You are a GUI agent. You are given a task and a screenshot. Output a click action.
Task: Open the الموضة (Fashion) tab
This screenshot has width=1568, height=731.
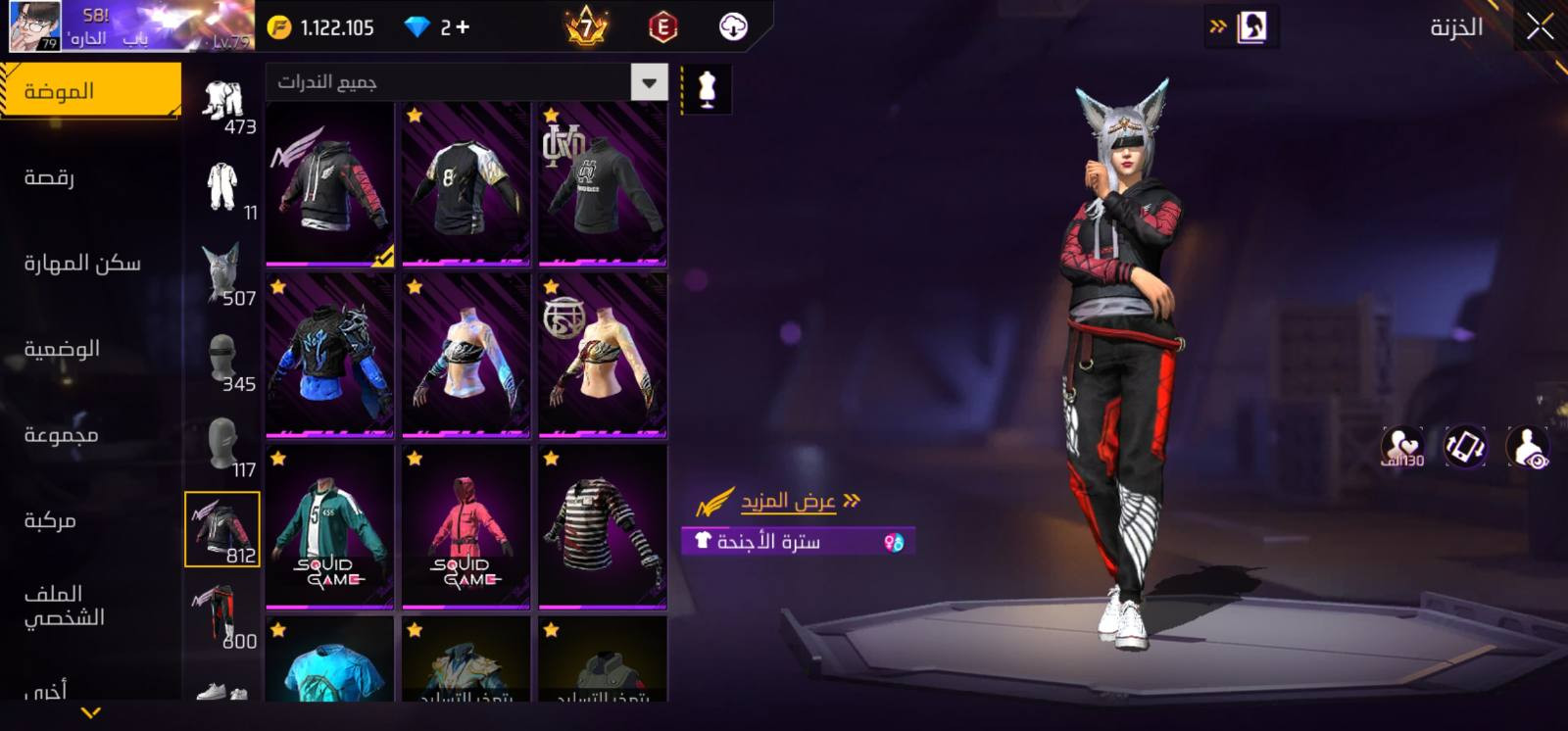[x=90, y=91]
